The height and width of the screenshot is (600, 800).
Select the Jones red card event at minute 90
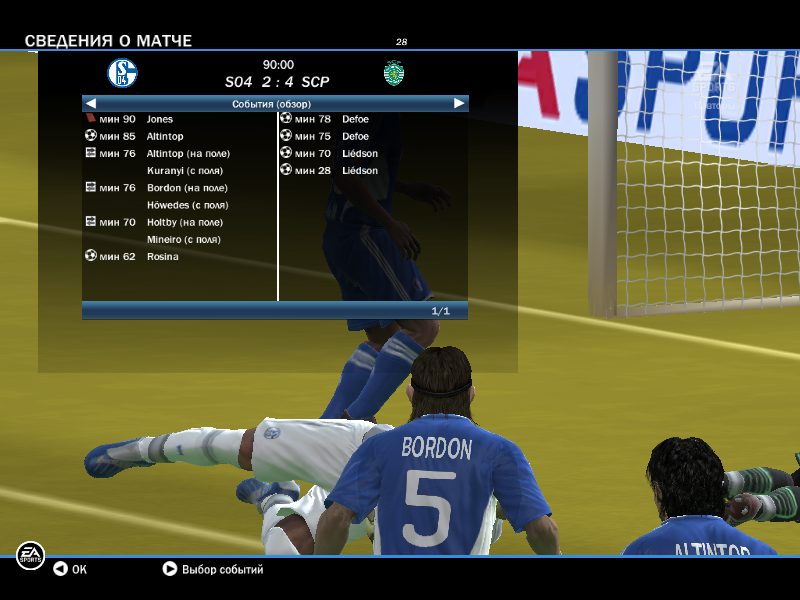coord(159,119)
